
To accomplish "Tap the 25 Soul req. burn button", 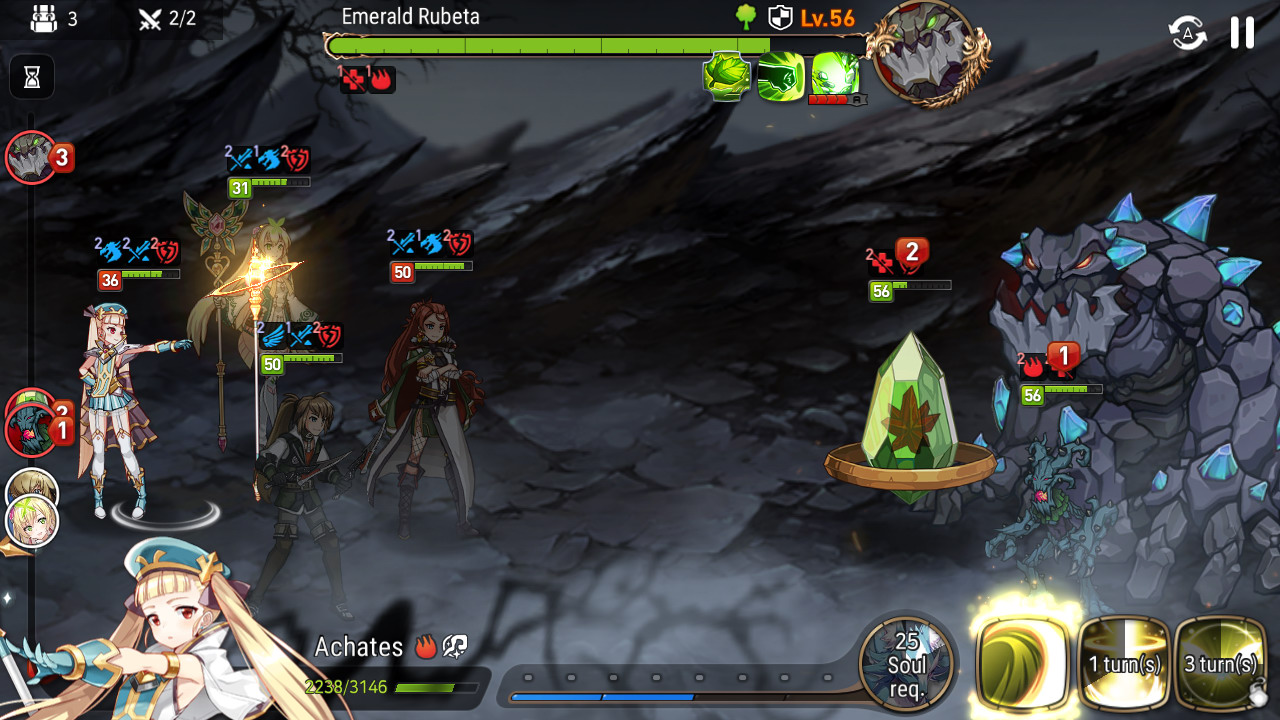I will tap(907, 664).
